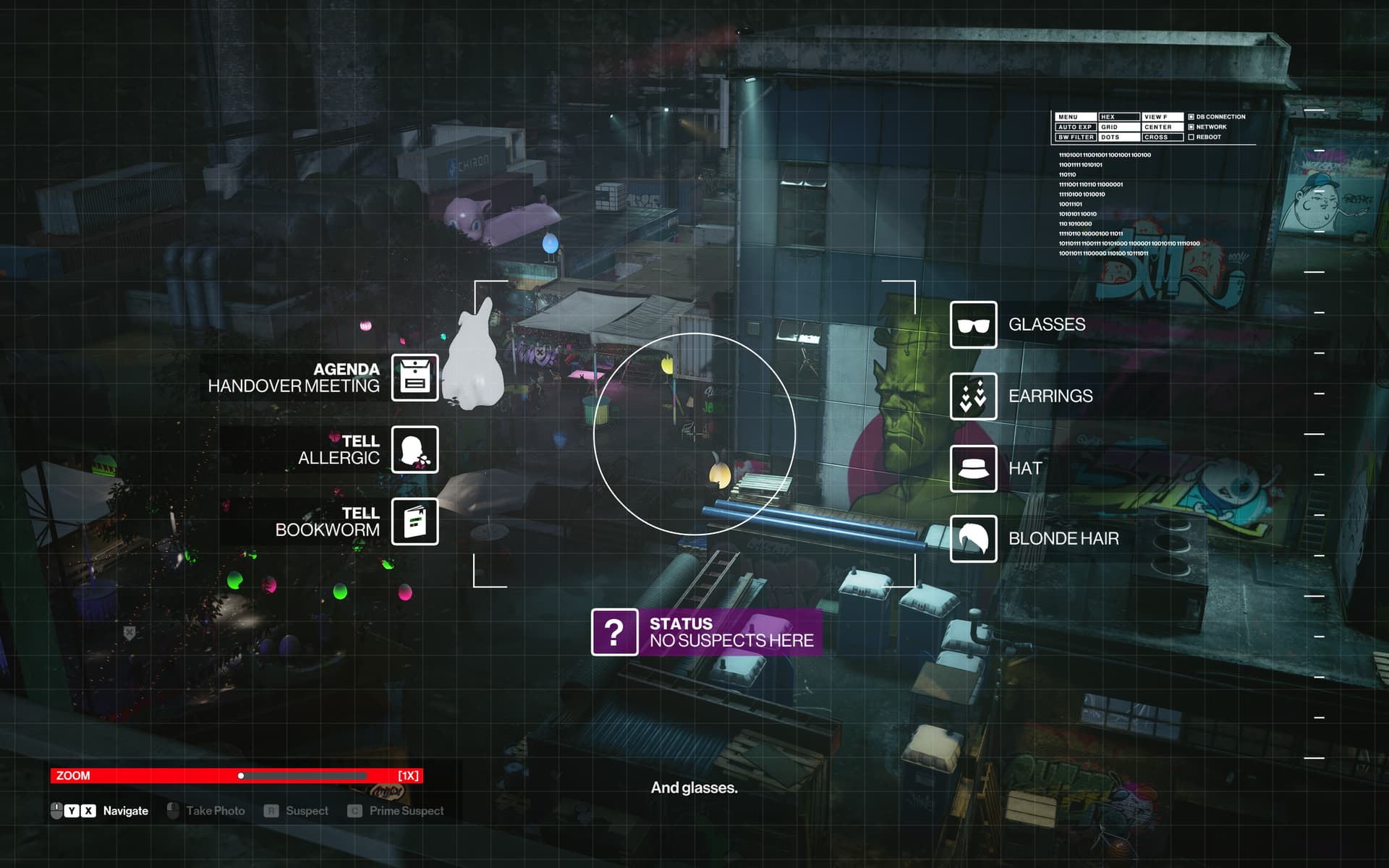Activate the CROSS overlay button
The height and width of the screenshot is (868, 1389).
click(x=1162, y=137)
